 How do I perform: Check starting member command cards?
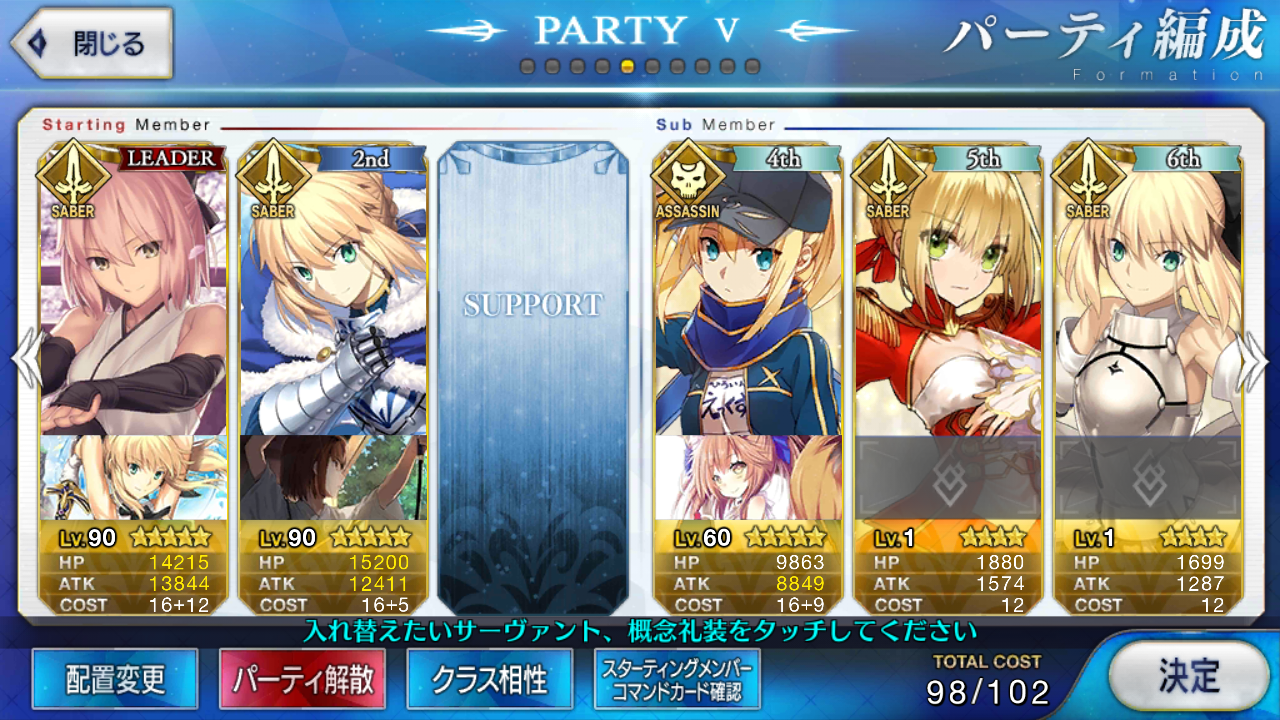tap(677, 680)
